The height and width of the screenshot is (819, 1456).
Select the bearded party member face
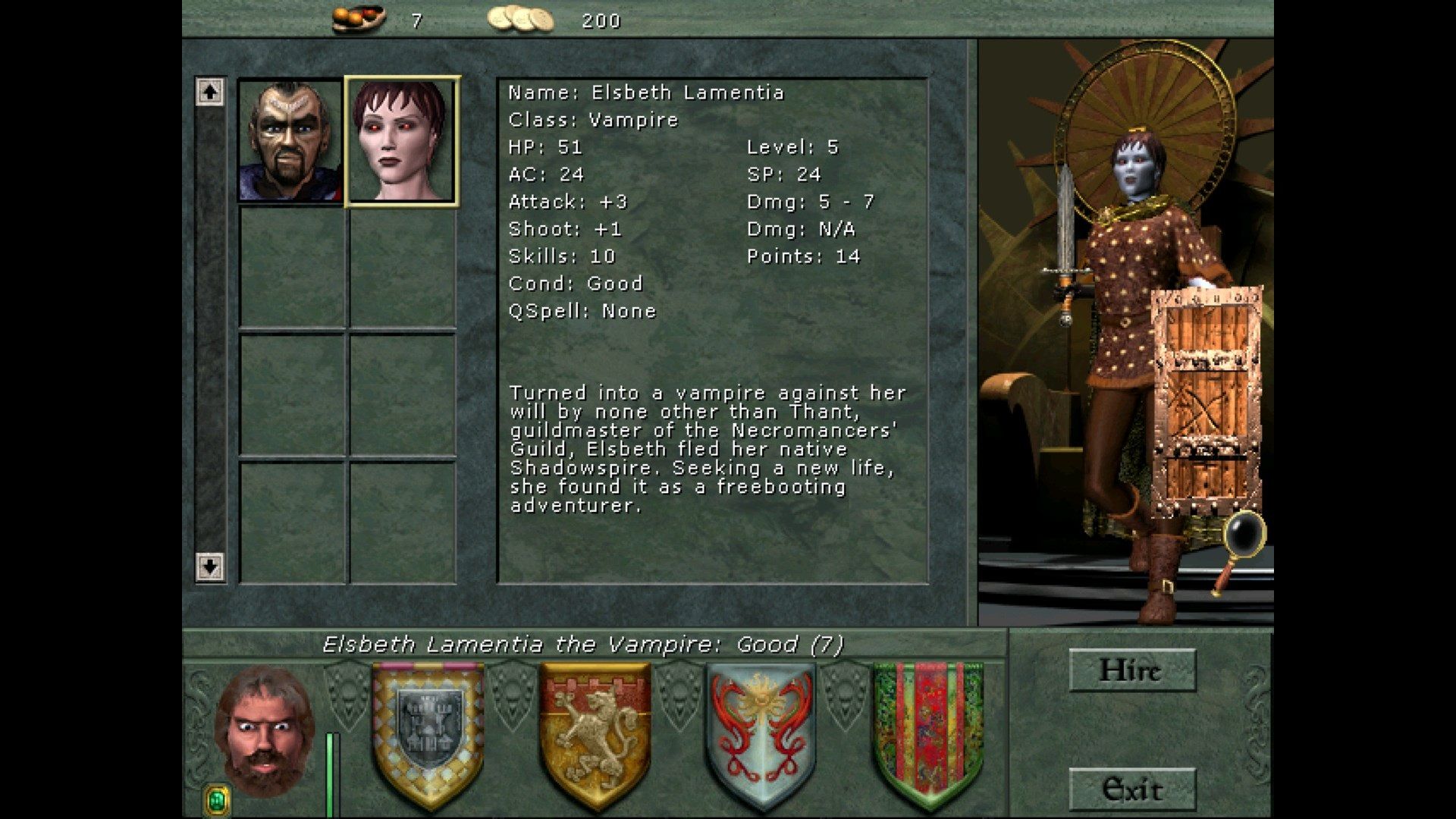pos(263,730)
